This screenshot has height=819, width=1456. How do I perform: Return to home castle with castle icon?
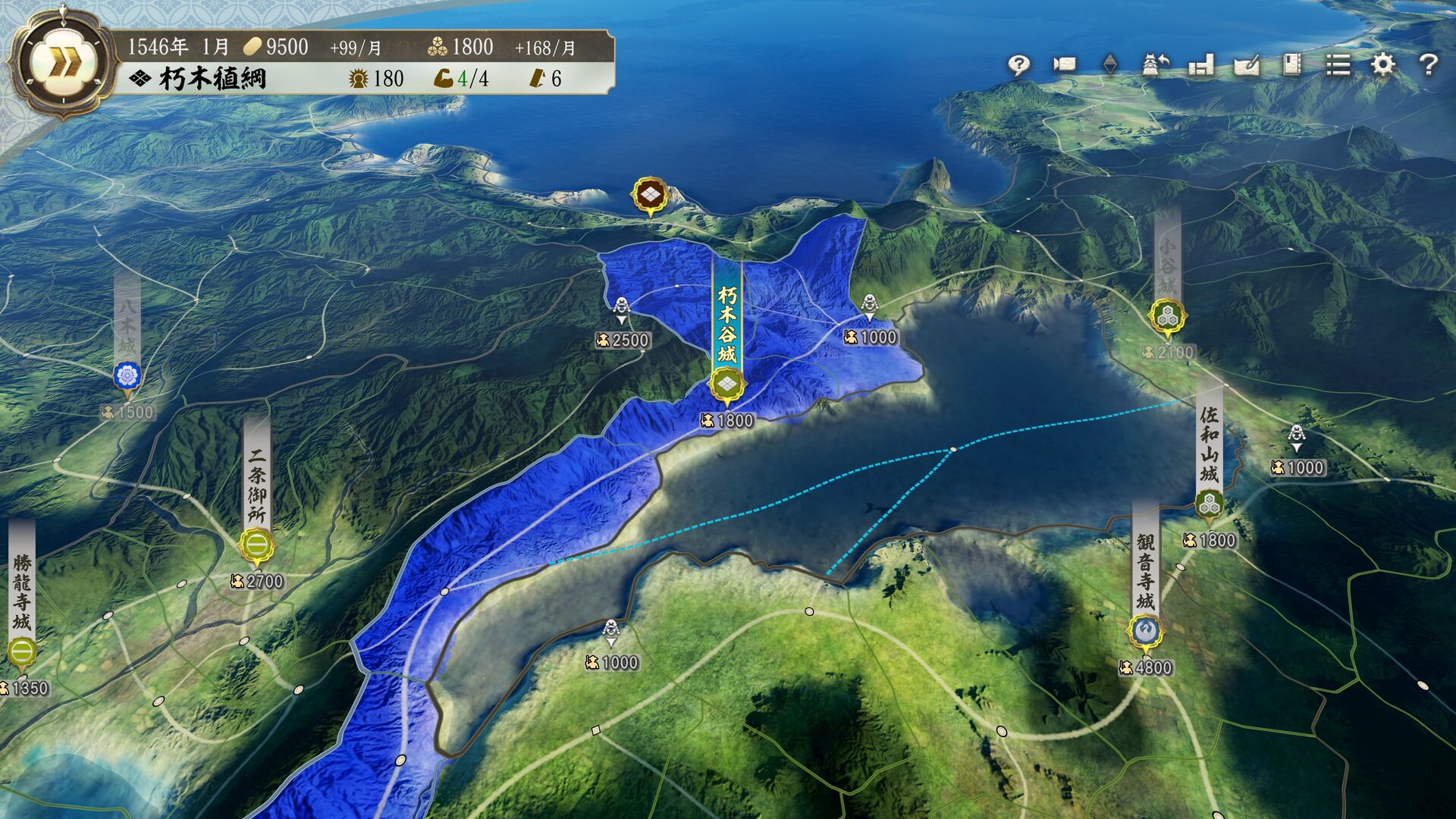click(x=1155, y=64)
